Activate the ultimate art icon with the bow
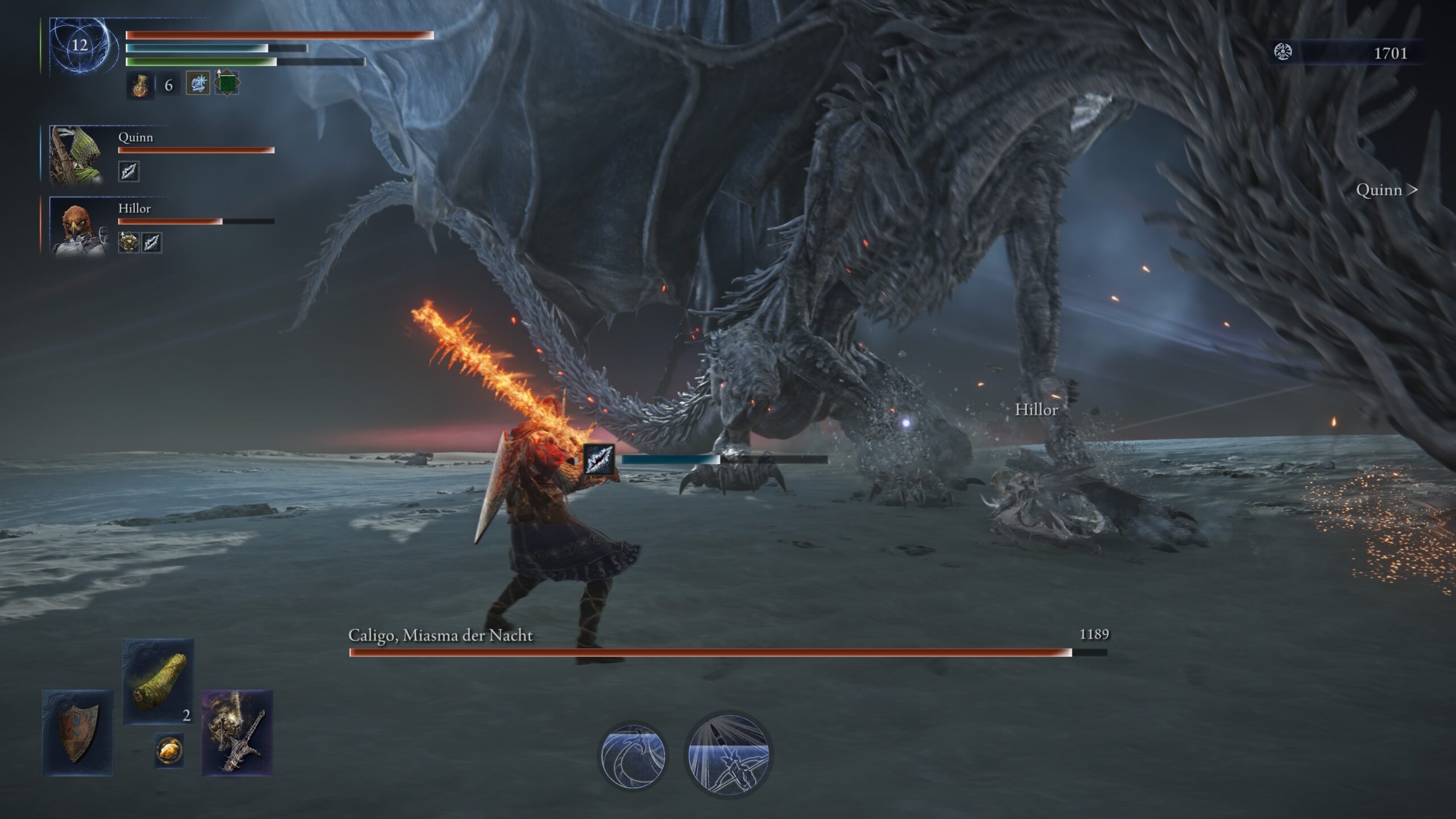Image resolution: width=1456 pixels, height=819 pixels. 729,754
